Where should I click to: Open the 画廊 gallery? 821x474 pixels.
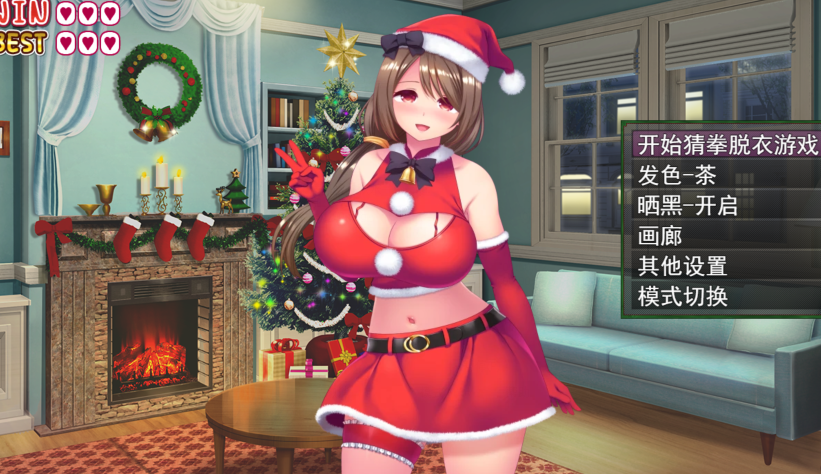click(661, 237)
